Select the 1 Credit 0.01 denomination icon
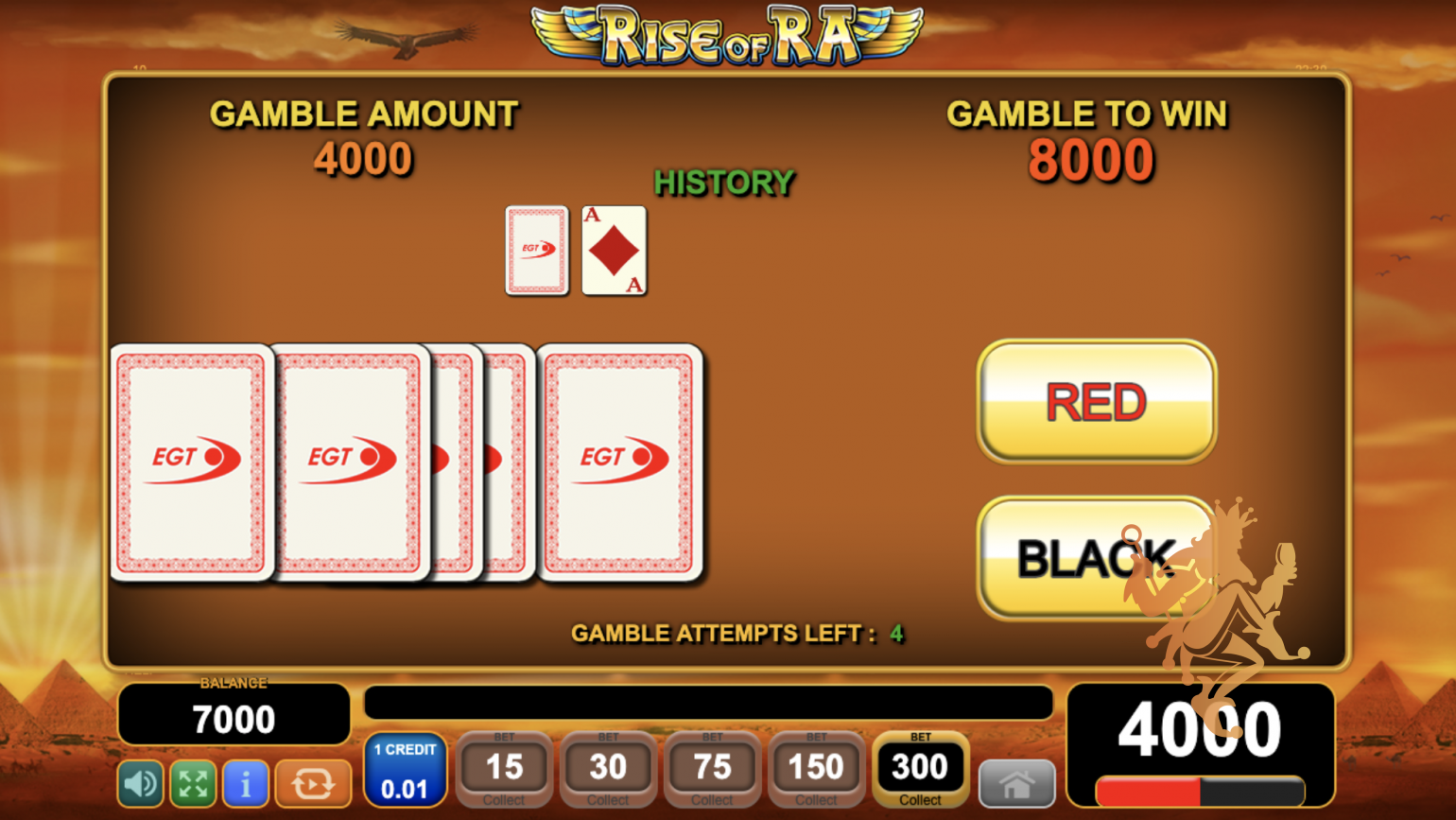This screenshot has height=820, width=1456. [404, 768]
